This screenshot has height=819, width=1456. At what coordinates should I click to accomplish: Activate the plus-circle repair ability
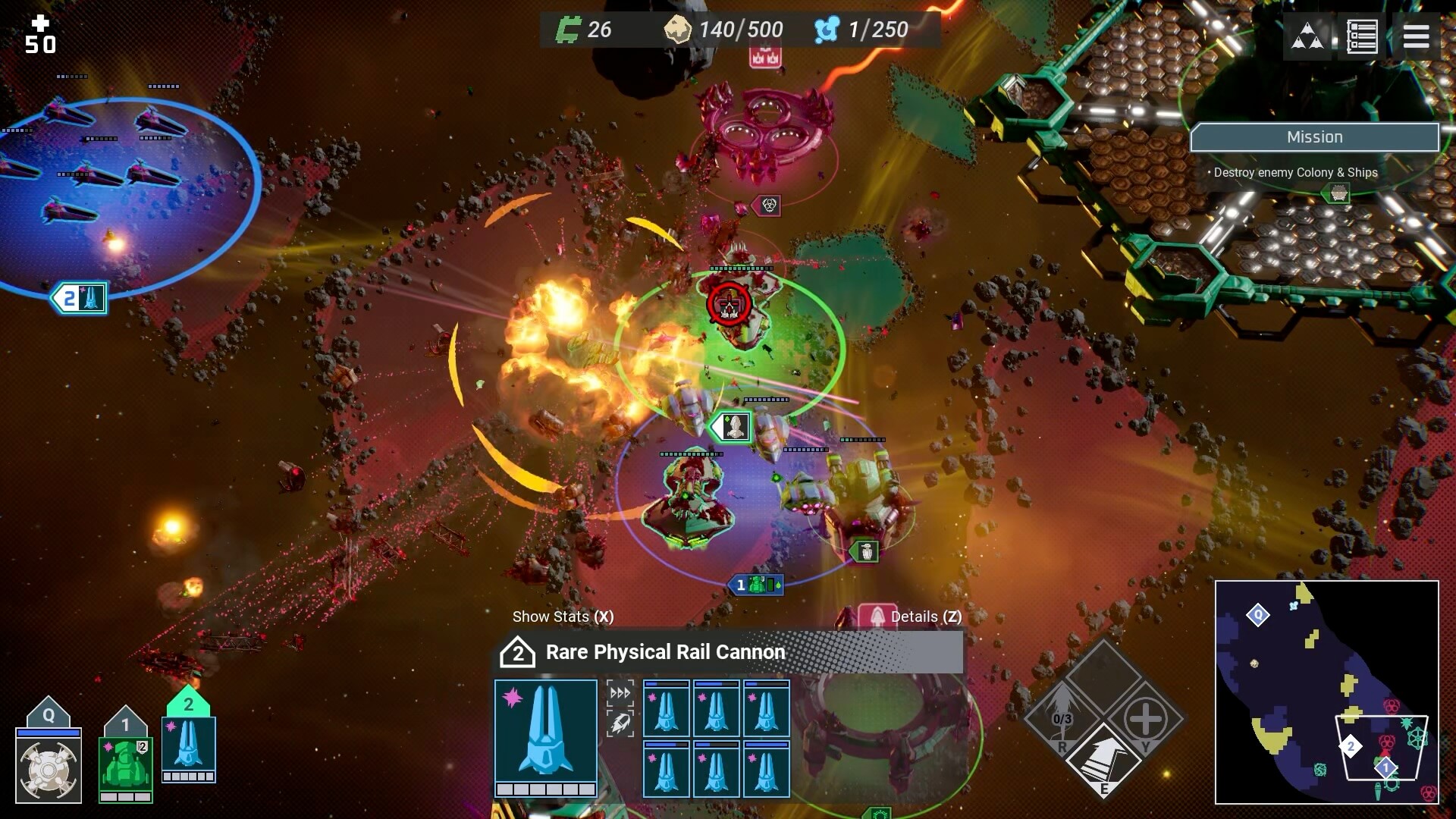[1145, 718]
